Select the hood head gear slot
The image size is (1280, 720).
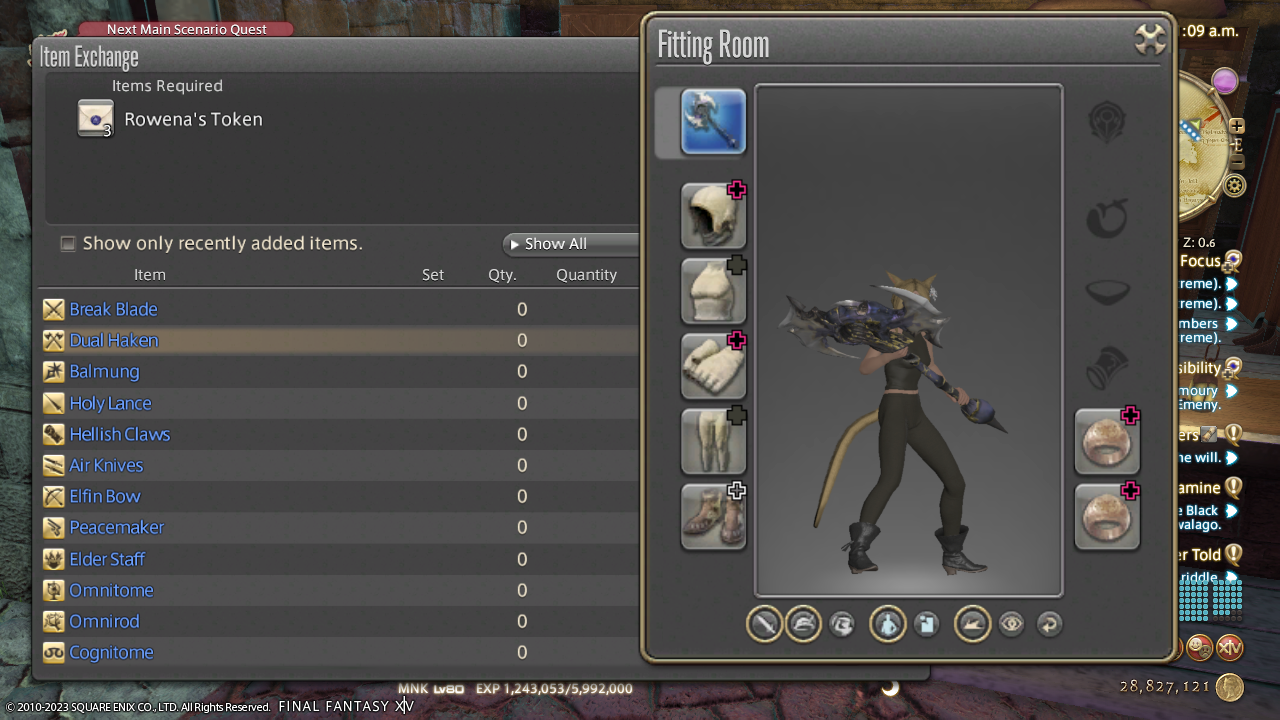click(x=713, y=216)
